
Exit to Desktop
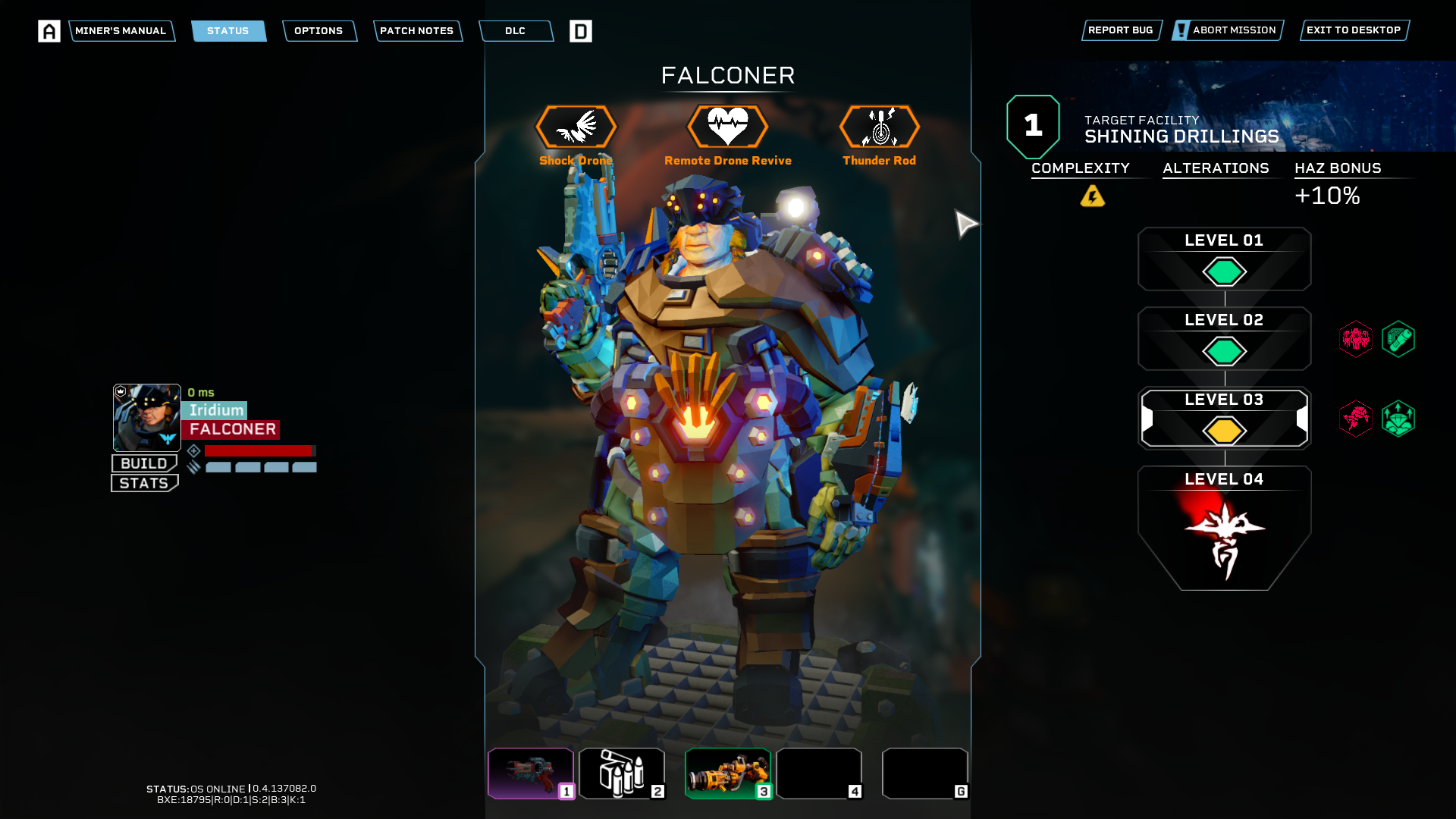coord(1354,30)
